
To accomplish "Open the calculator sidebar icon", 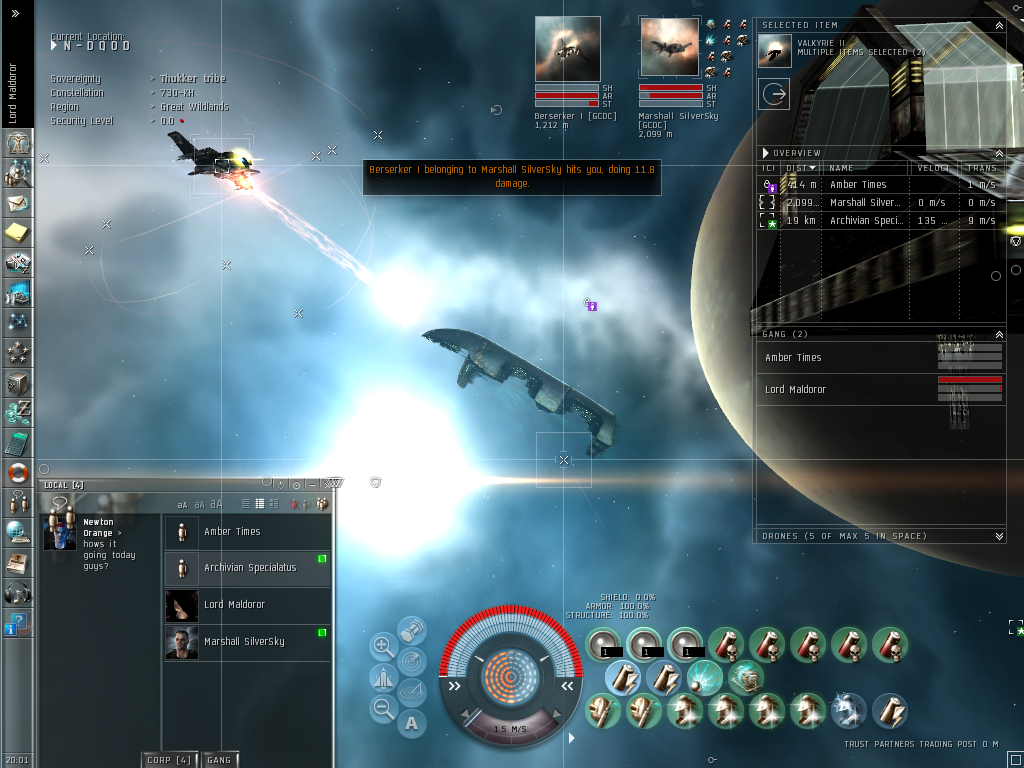I will point(17,442).
